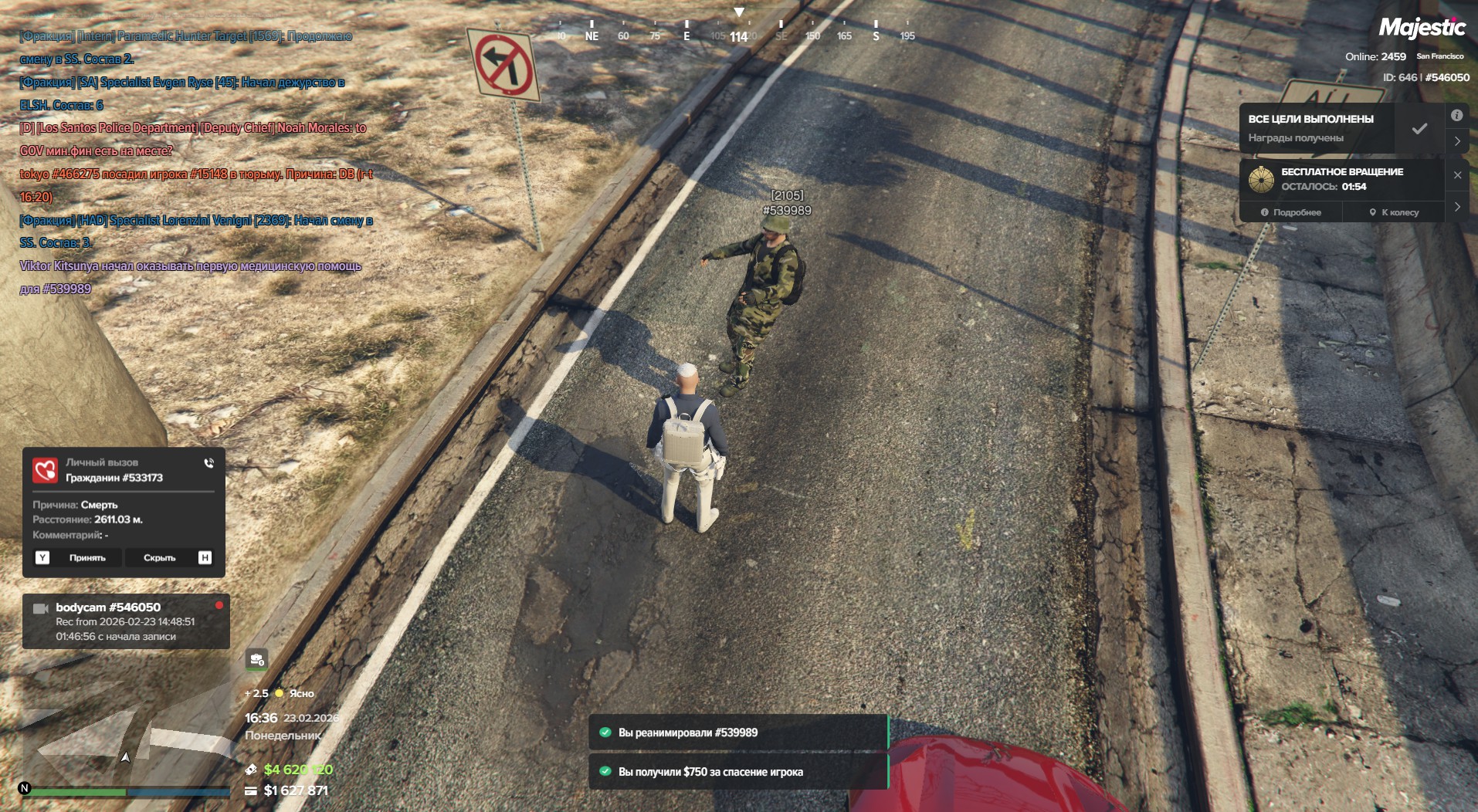
Task: Open the bodycam recording panel
Action: click(x=125, y=621)
